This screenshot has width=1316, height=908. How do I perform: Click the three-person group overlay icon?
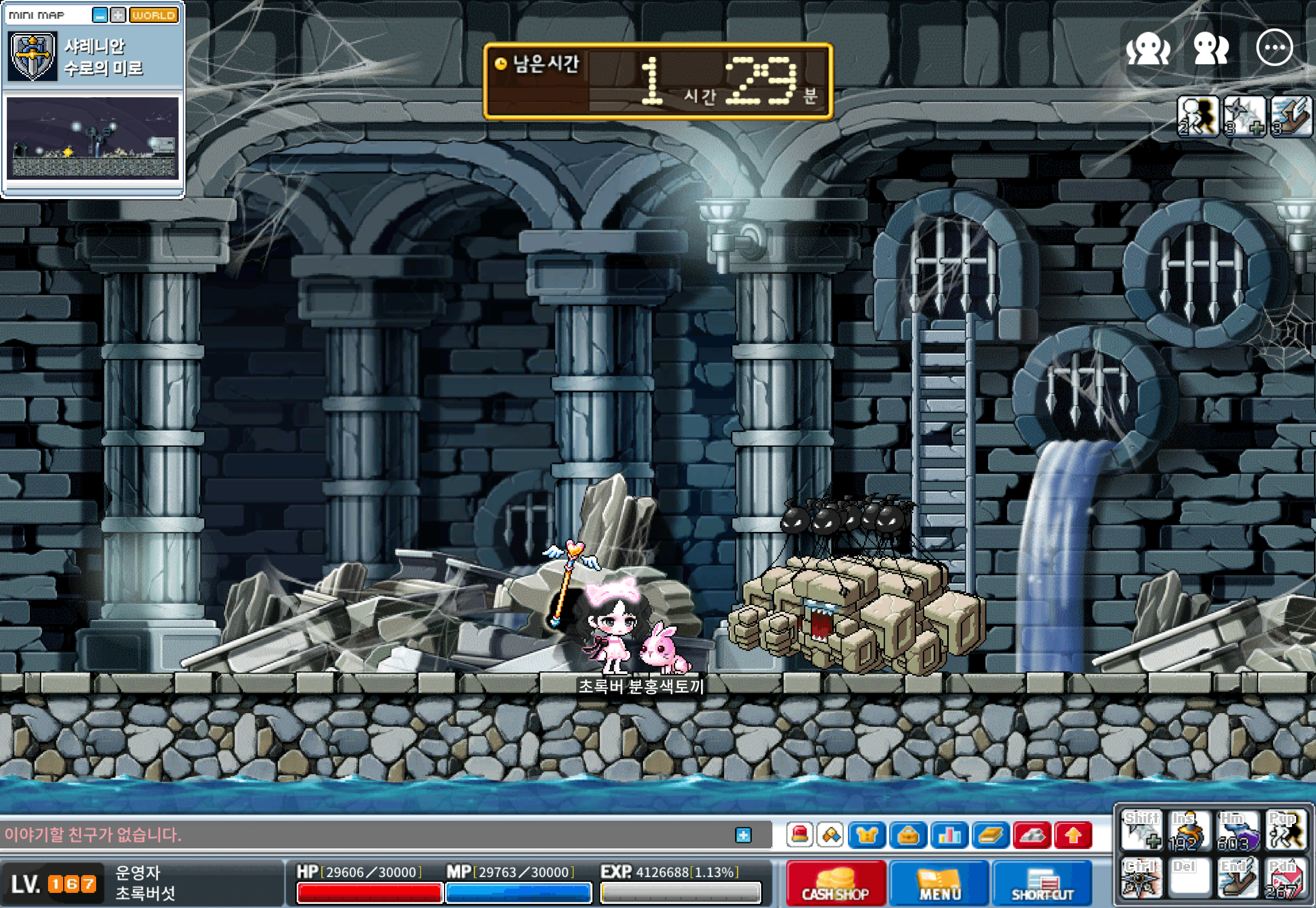coord(1148,48)
